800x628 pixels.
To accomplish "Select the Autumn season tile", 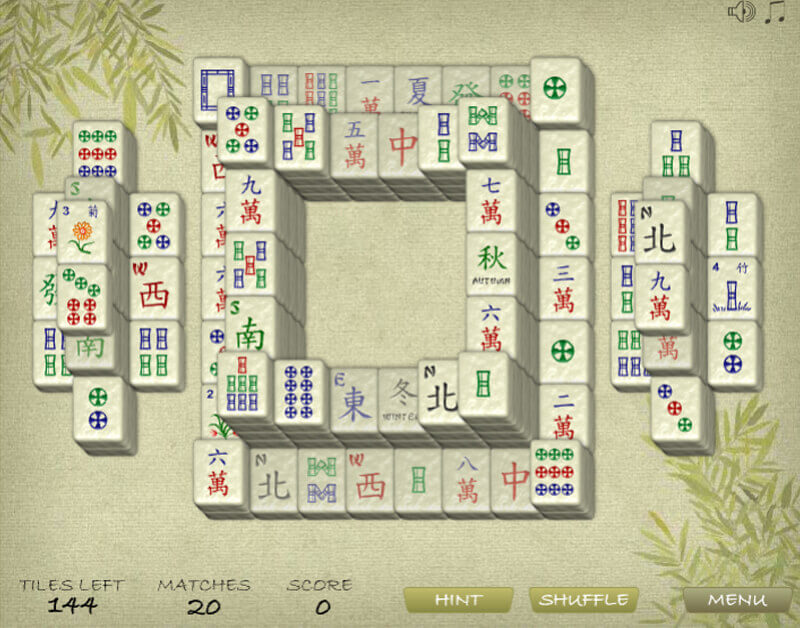I will click(490, 264).
